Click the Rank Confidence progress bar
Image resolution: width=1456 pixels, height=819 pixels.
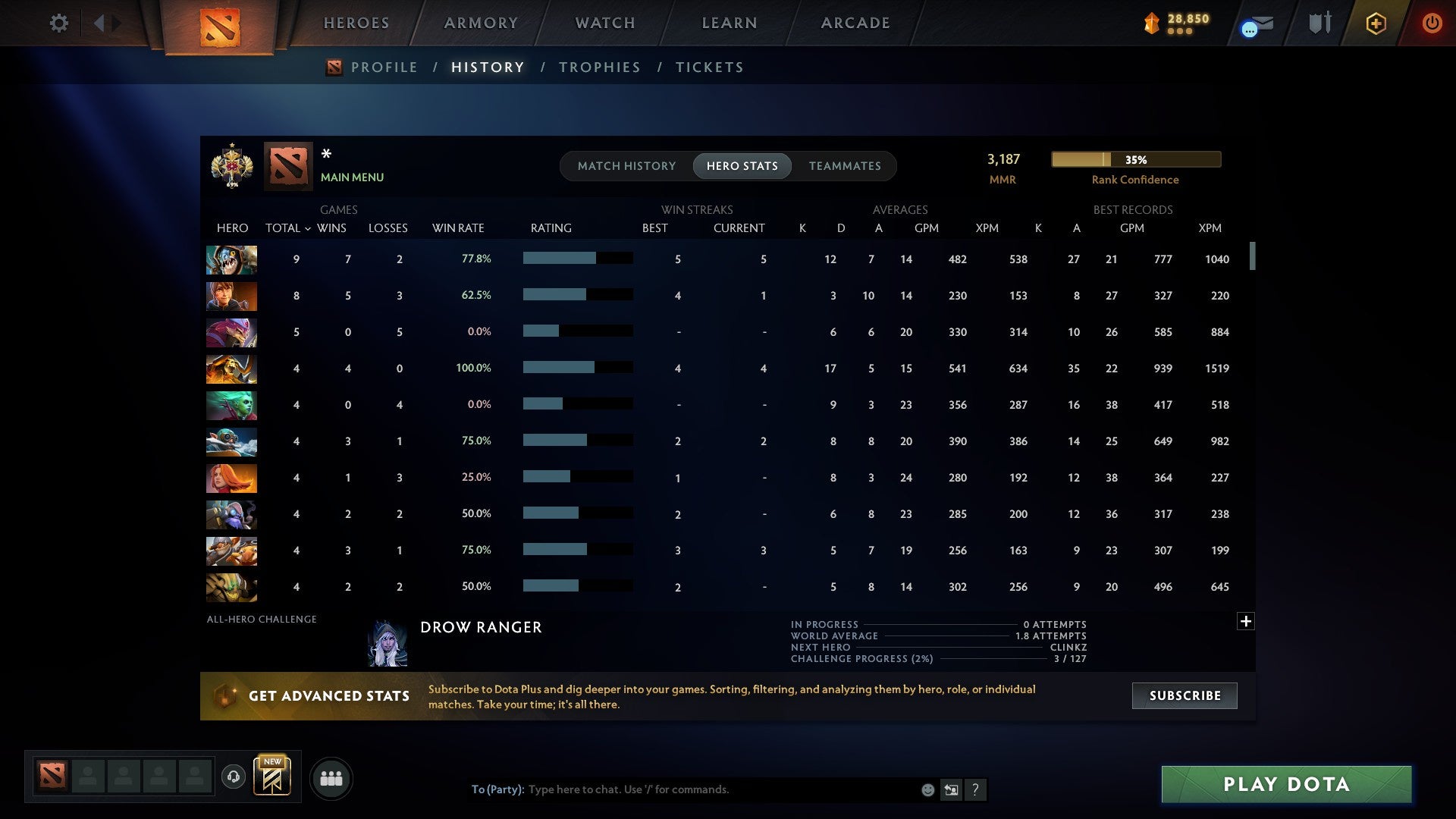[1135, 159]
